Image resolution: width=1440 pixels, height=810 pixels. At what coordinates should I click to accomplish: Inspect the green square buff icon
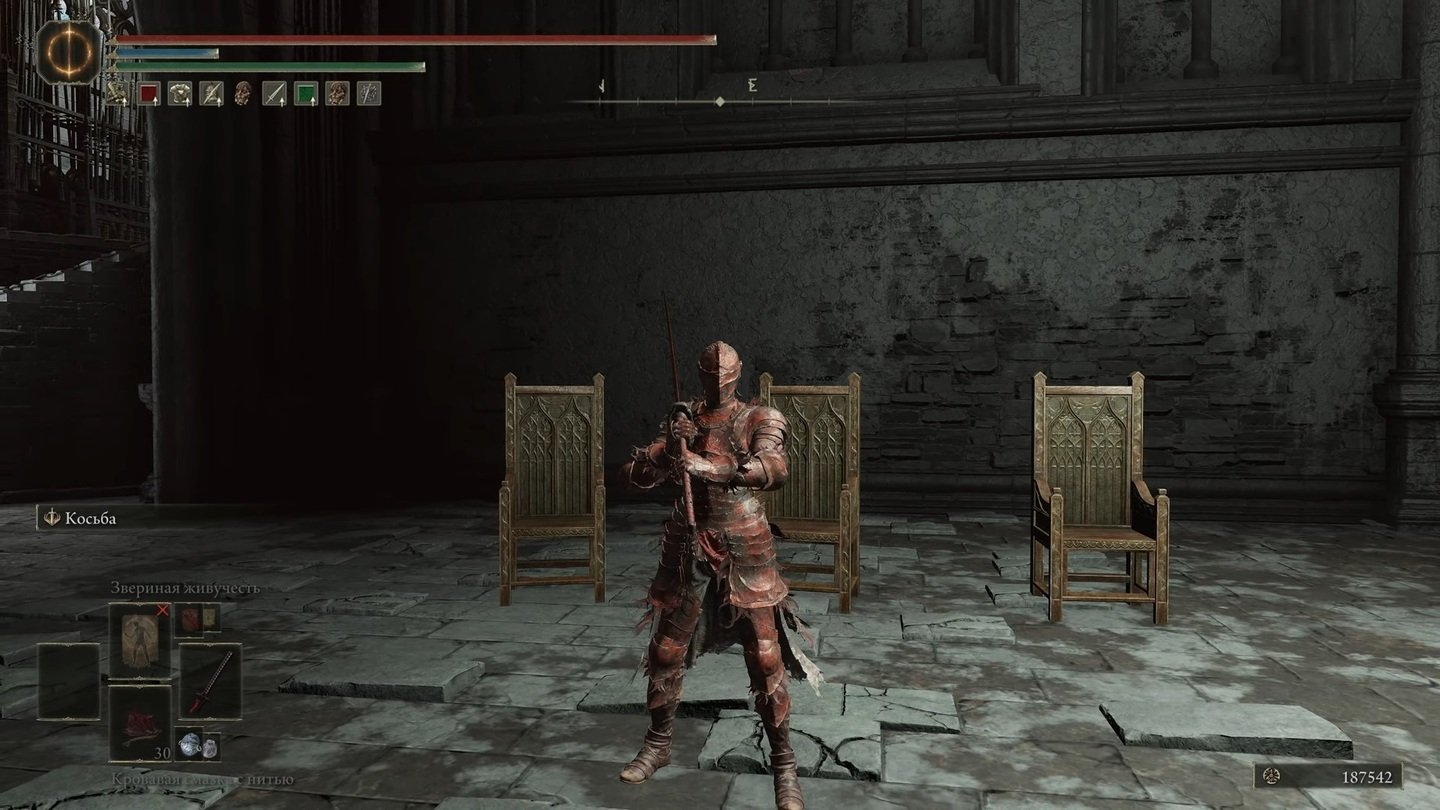[x=306, y=94]
